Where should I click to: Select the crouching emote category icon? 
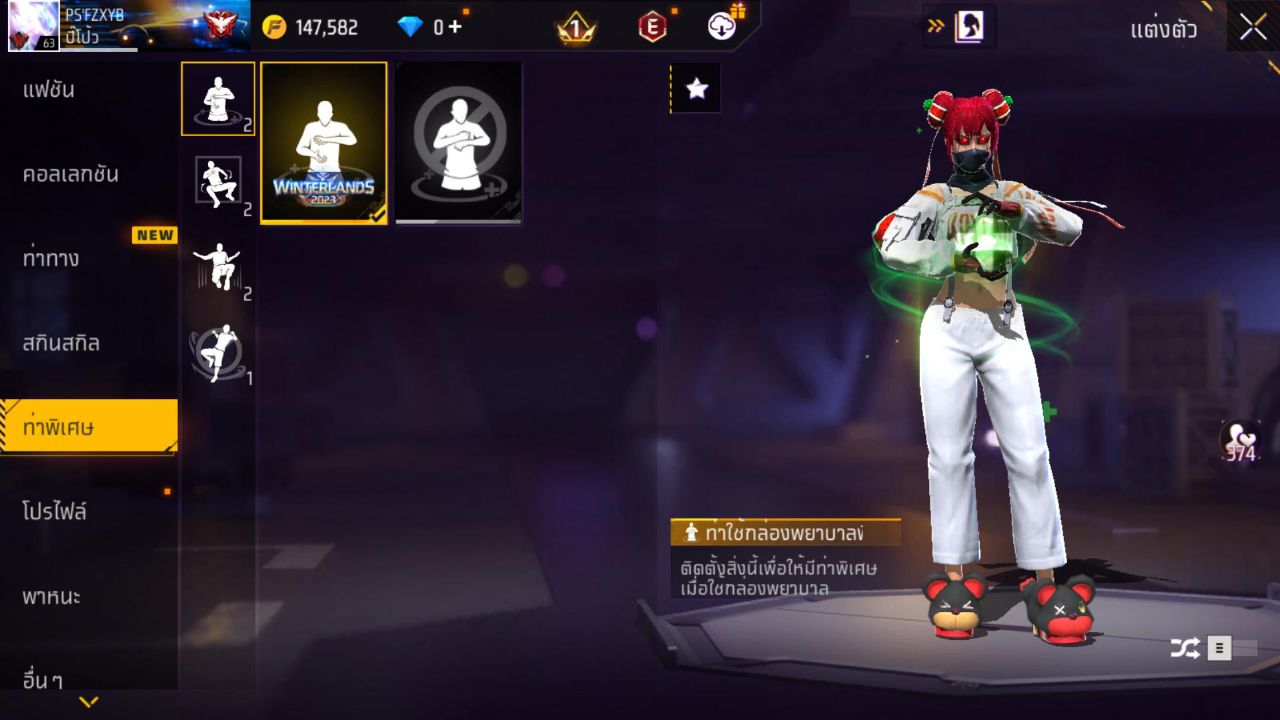point(218,180)
